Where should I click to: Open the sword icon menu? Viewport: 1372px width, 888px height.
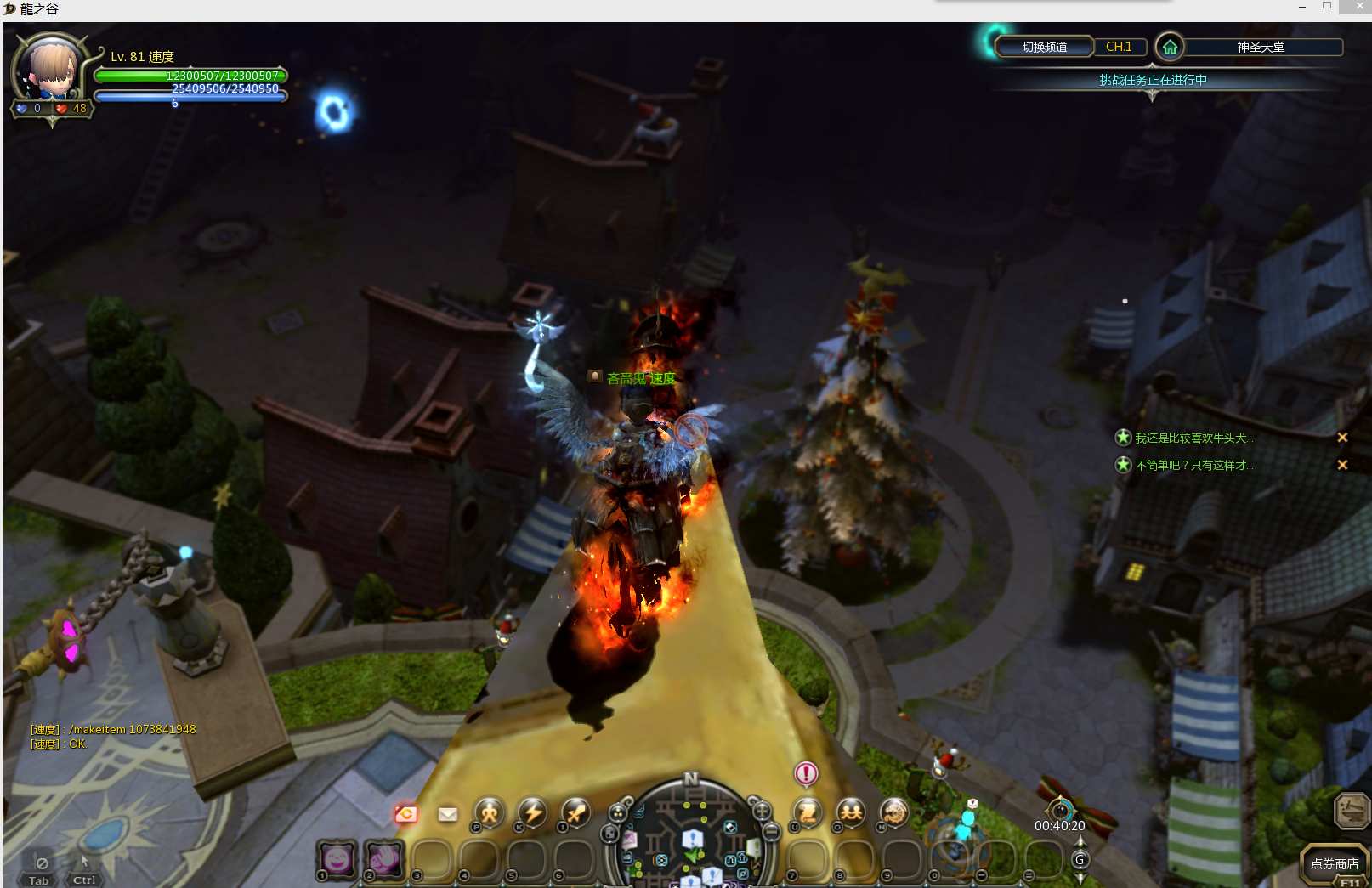575,812
